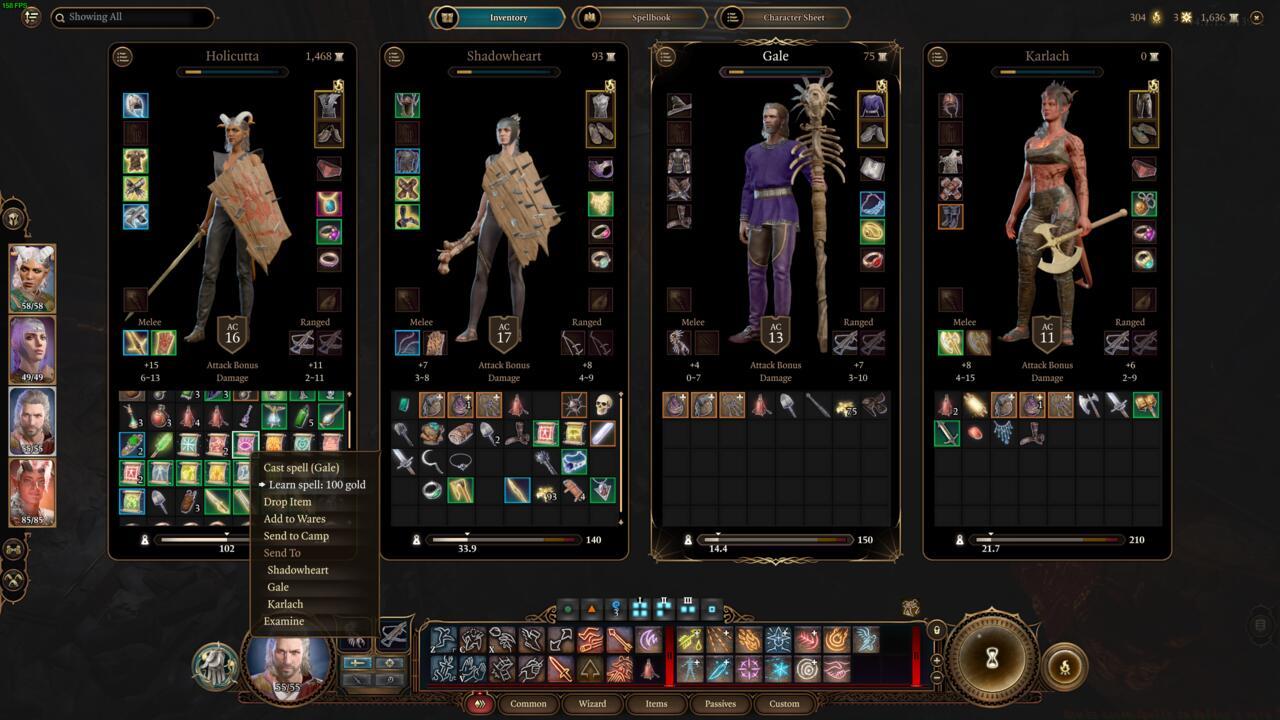1280x720 pixels.
Task: Open the Character Sheet tab
Action: pos(785,17)
